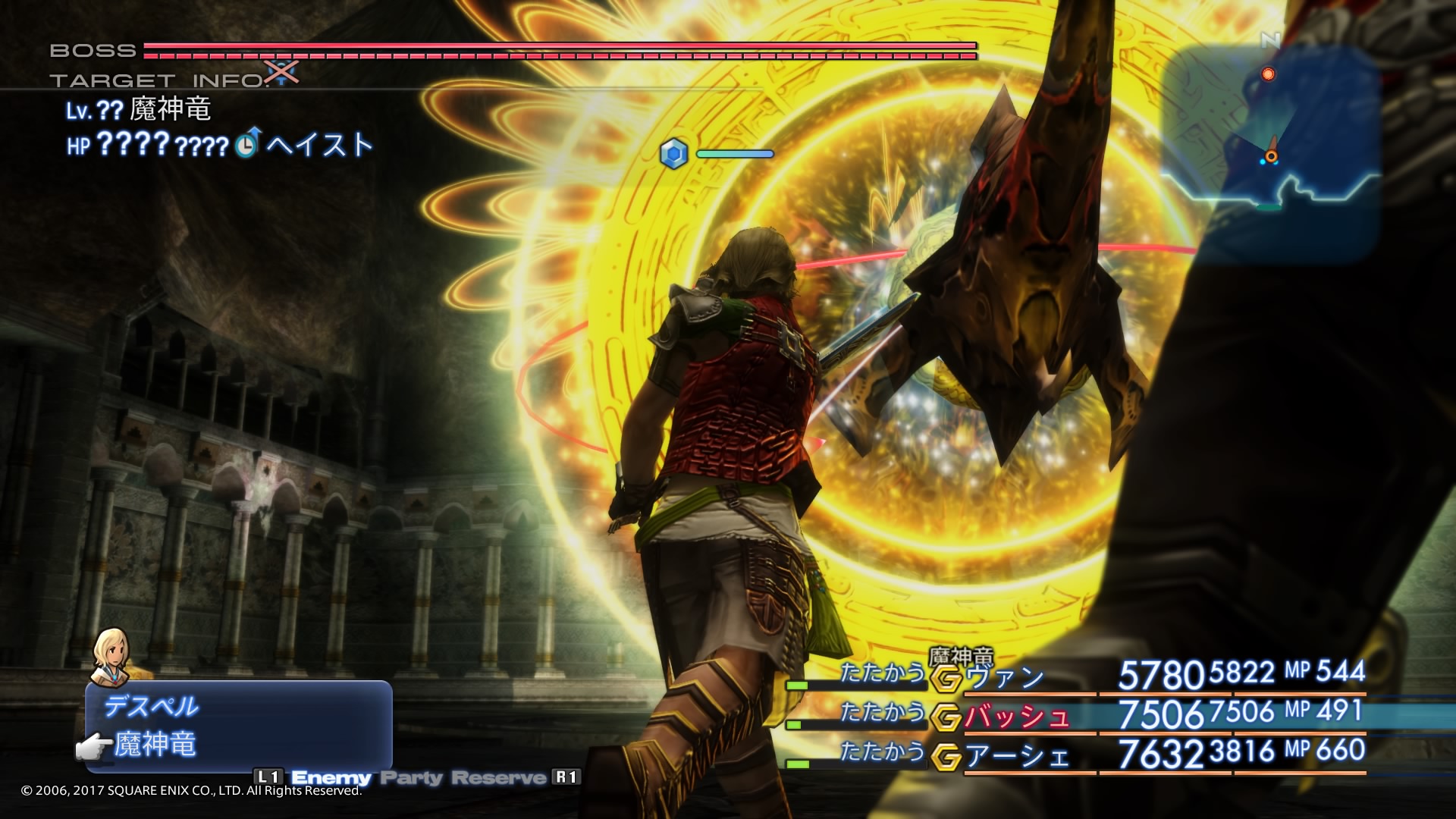Open the minimap

coord(1269,144)
